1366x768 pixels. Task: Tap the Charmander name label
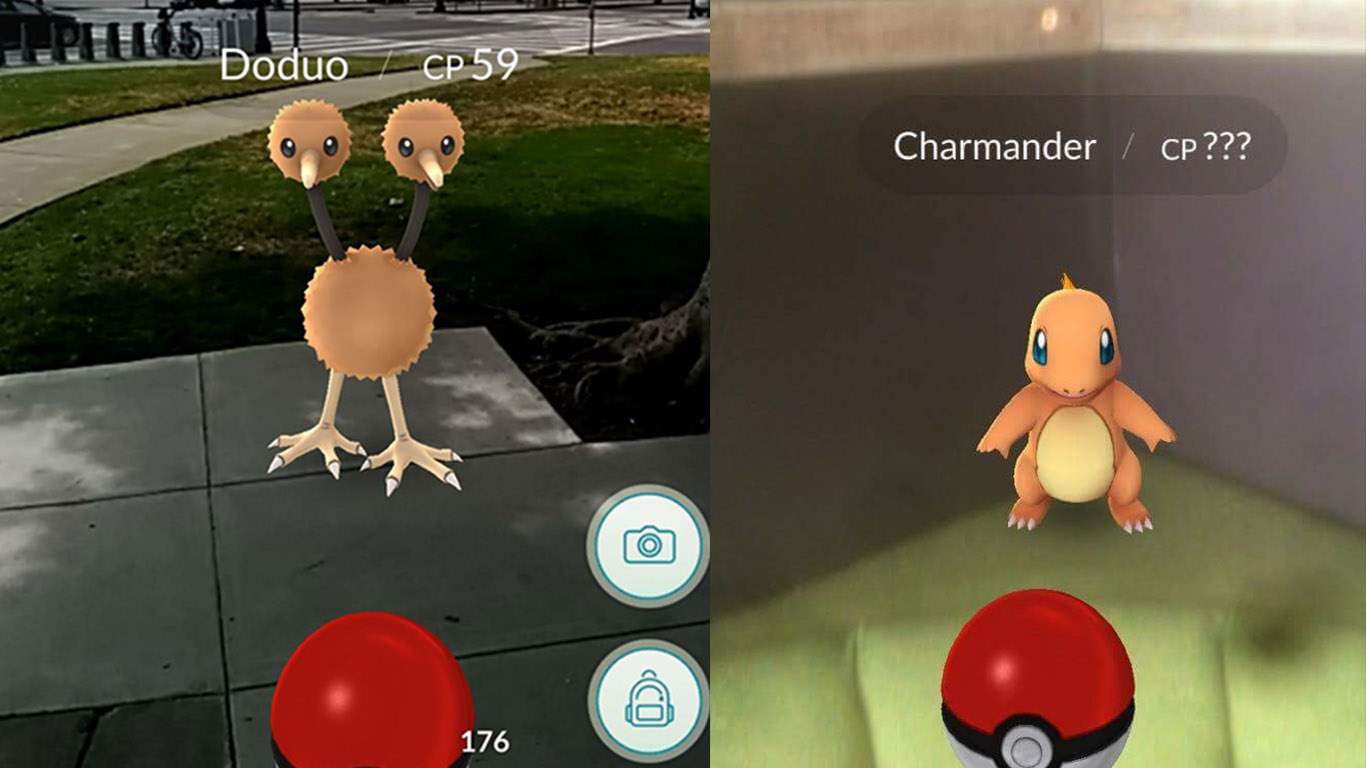click(x=996, y=147)
